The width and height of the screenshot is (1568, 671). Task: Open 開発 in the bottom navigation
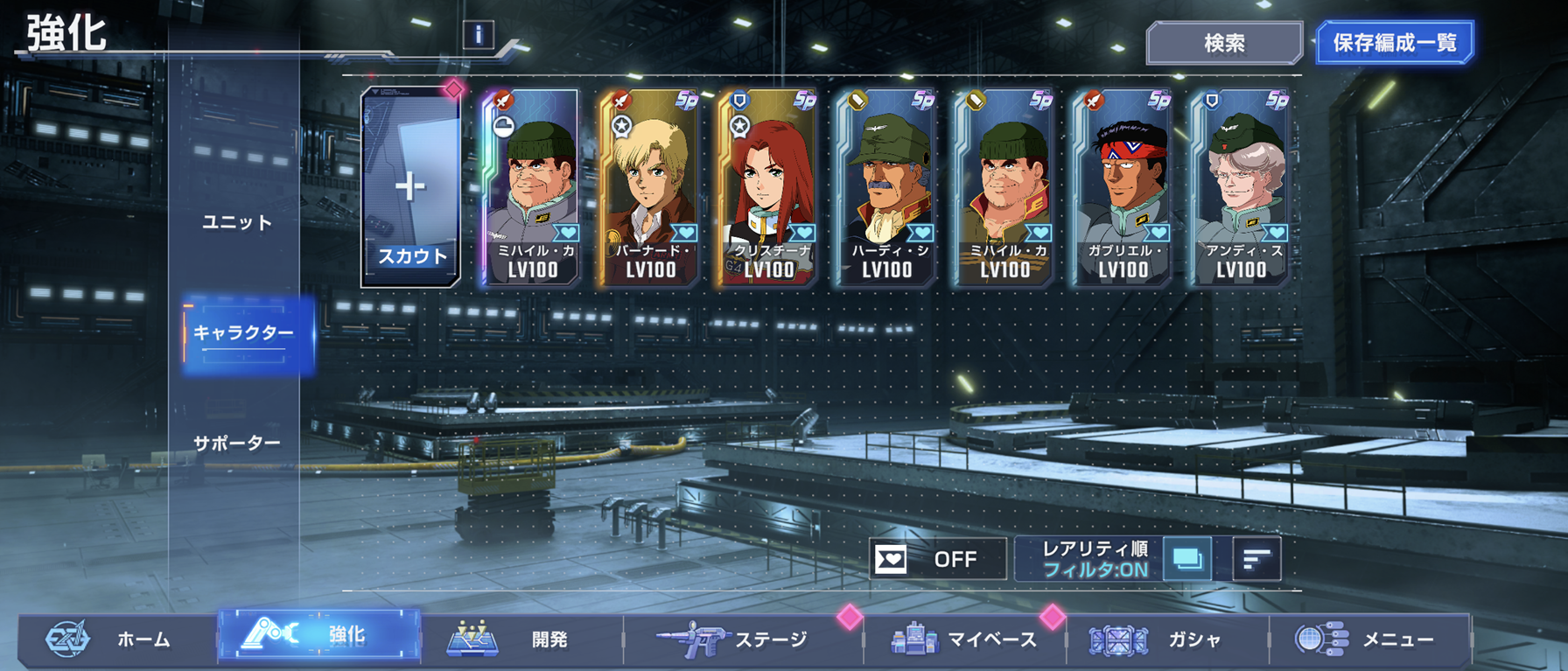(x=521, y=640)
